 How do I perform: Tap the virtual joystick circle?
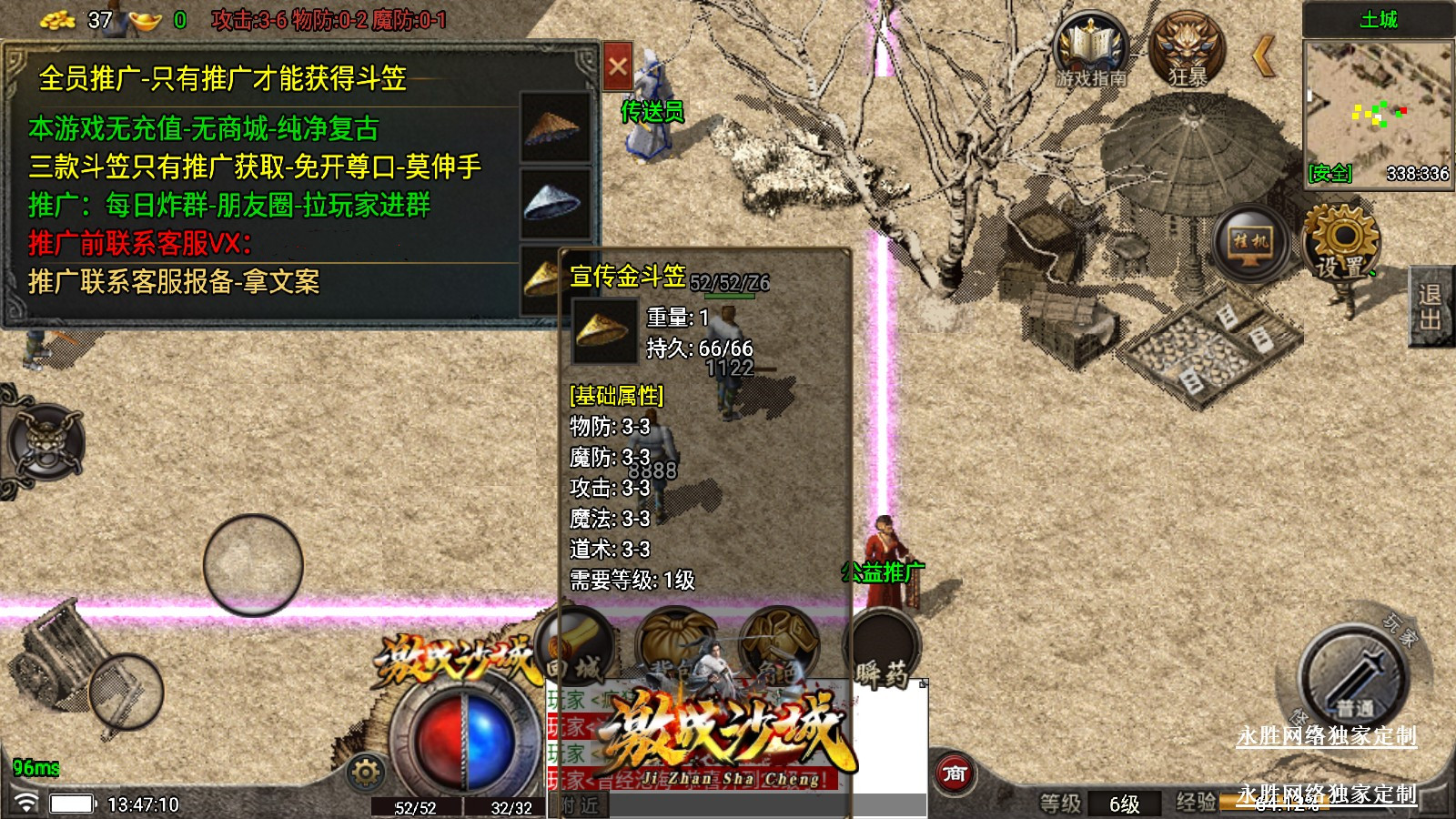pyautogui.click(x=253, y=564)
